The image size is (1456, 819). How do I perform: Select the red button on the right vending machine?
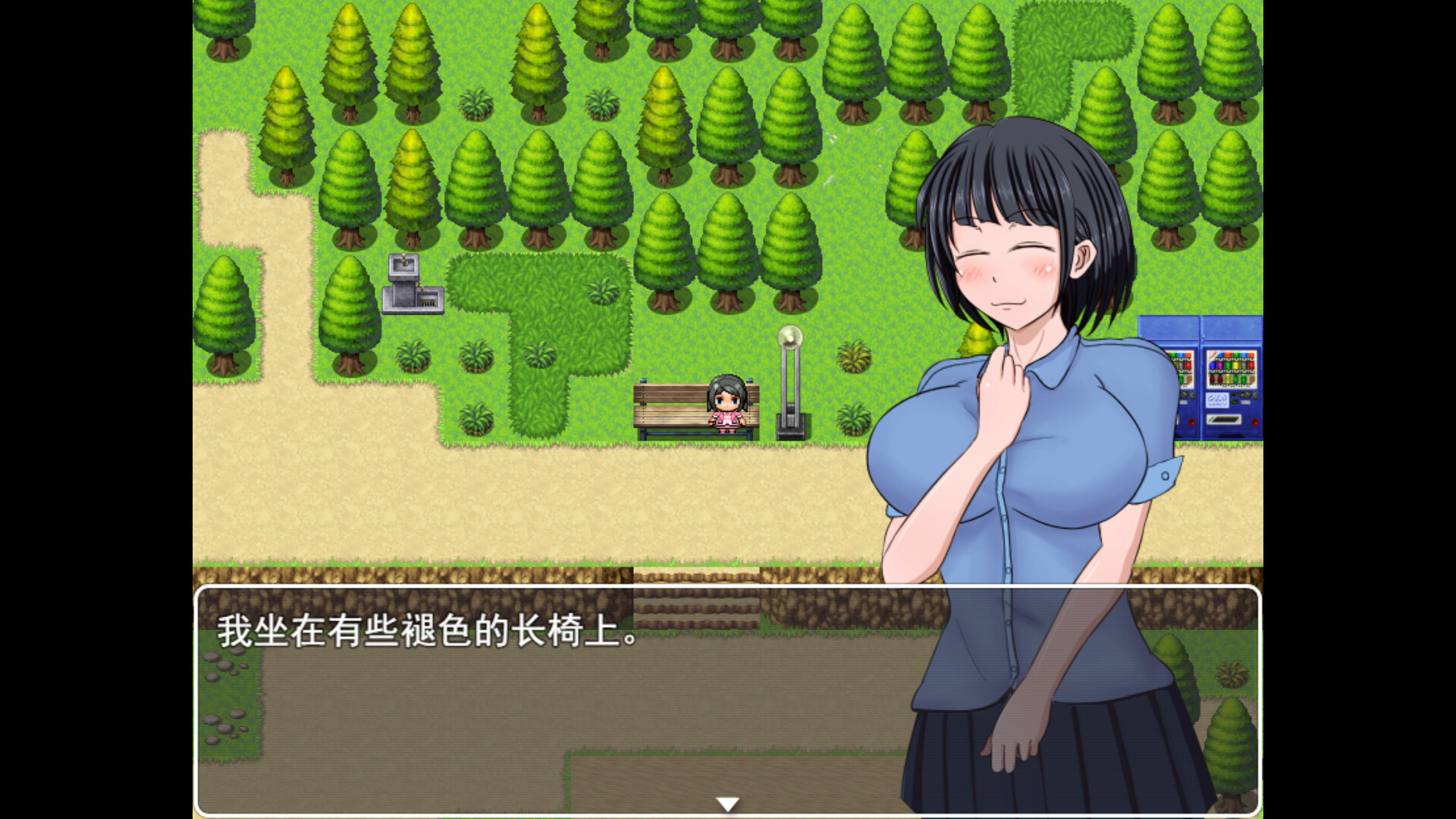click(1254, 422)
